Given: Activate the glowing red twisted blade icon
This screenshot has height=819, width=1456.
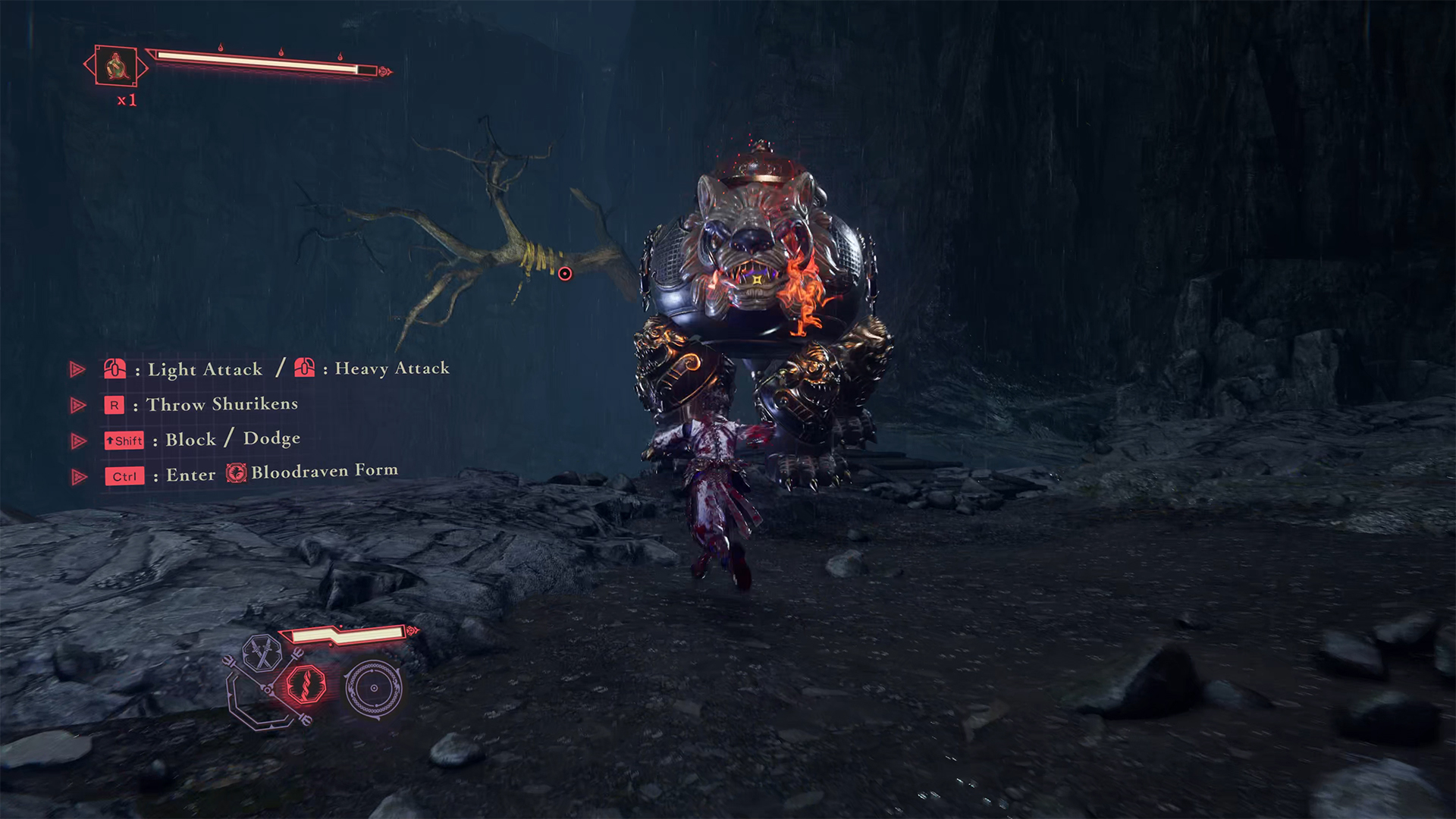Looking at the screenshot, I should pyautogui.click(x=306, y=683).
